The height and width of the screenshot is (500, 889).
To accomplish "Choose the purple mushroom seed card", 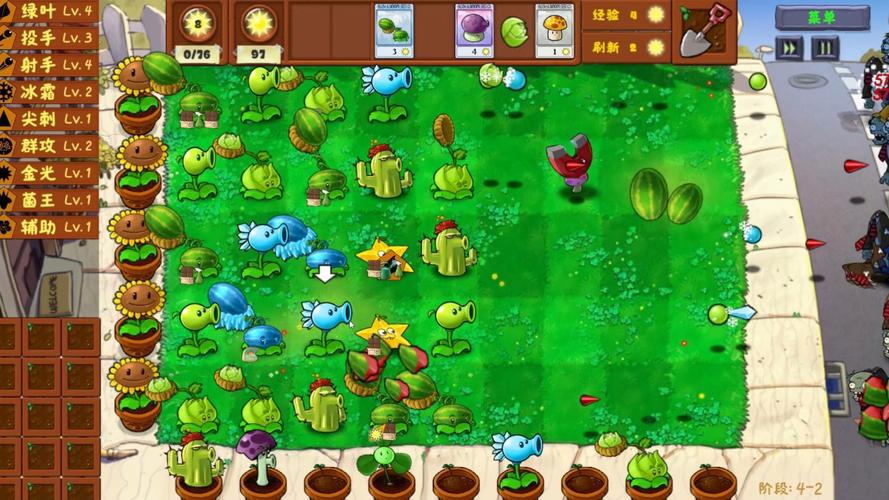I will point(473,31).
